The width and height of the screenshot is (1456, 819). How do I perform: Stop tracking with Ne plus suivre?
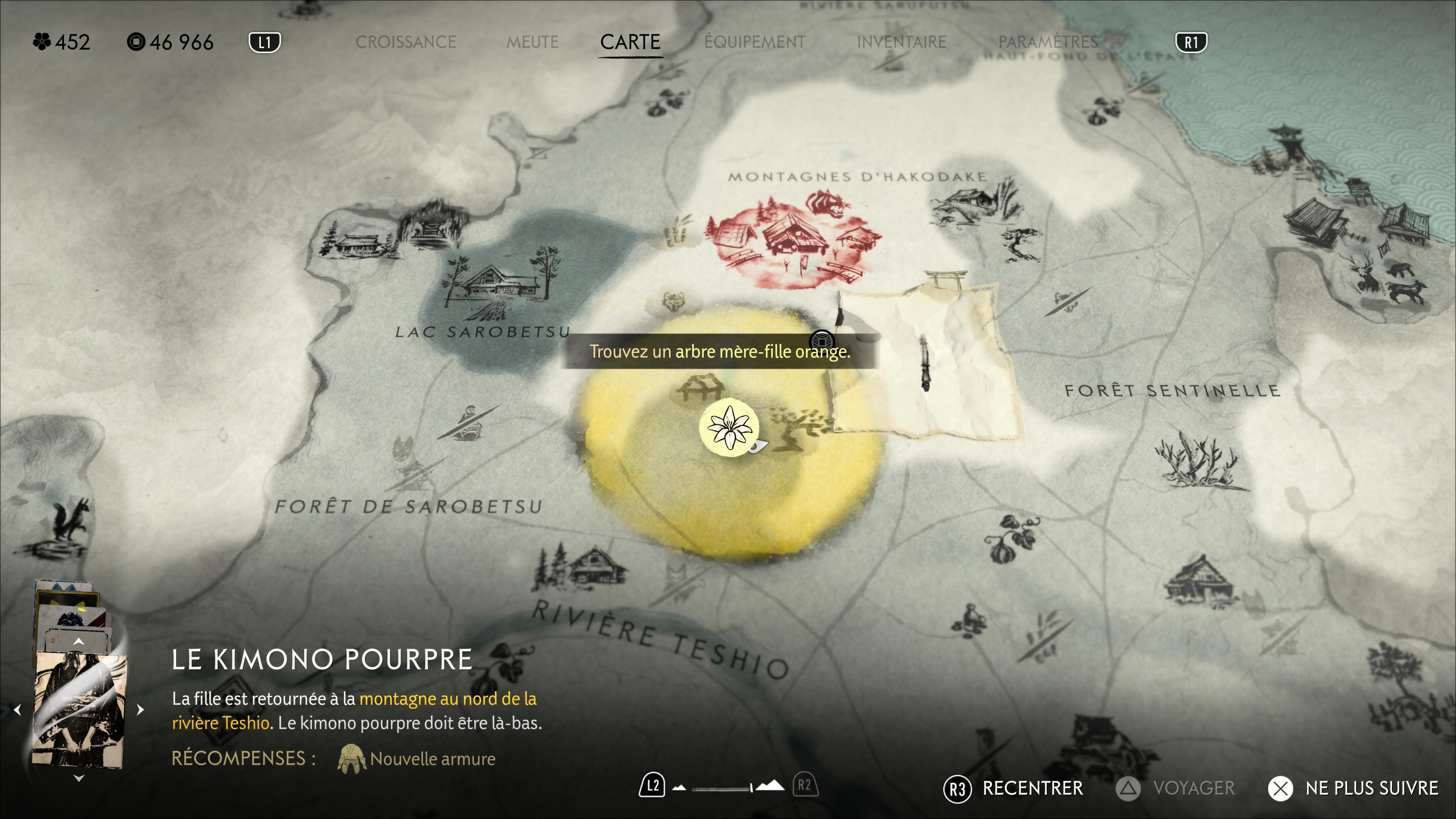pos(1371,788)
